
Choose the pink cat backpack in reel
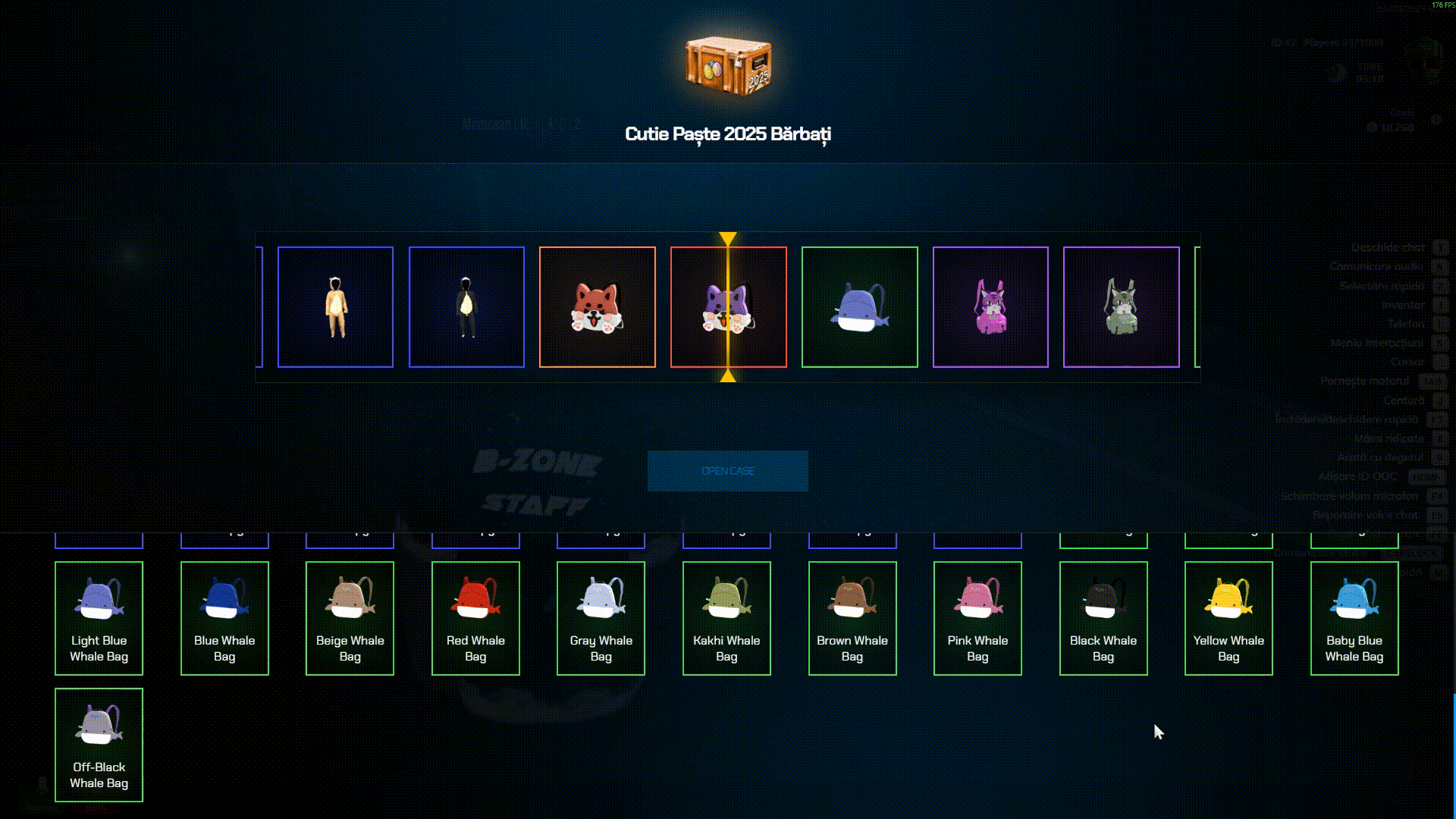pos(990,307)
